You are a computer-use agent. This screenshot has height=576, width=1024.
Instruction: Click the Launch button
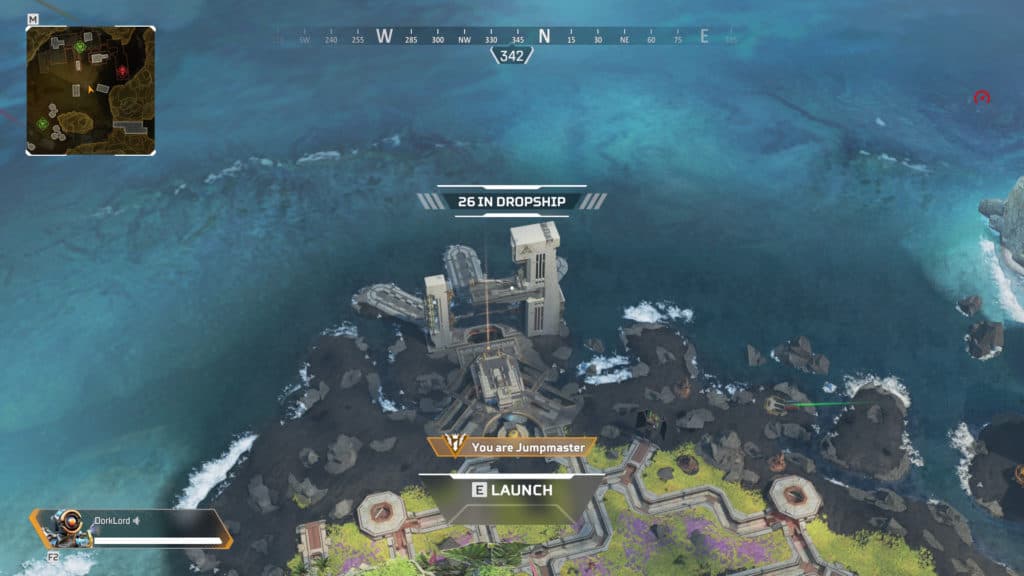[x=512, y=490]
